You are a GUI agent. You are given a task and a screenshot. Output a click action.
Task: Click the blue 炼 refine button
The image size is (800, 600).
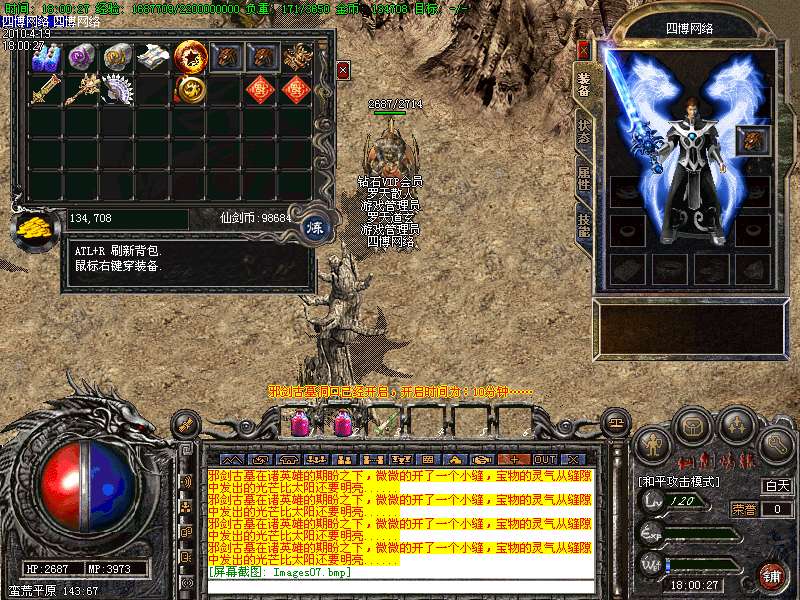(314, 226)
